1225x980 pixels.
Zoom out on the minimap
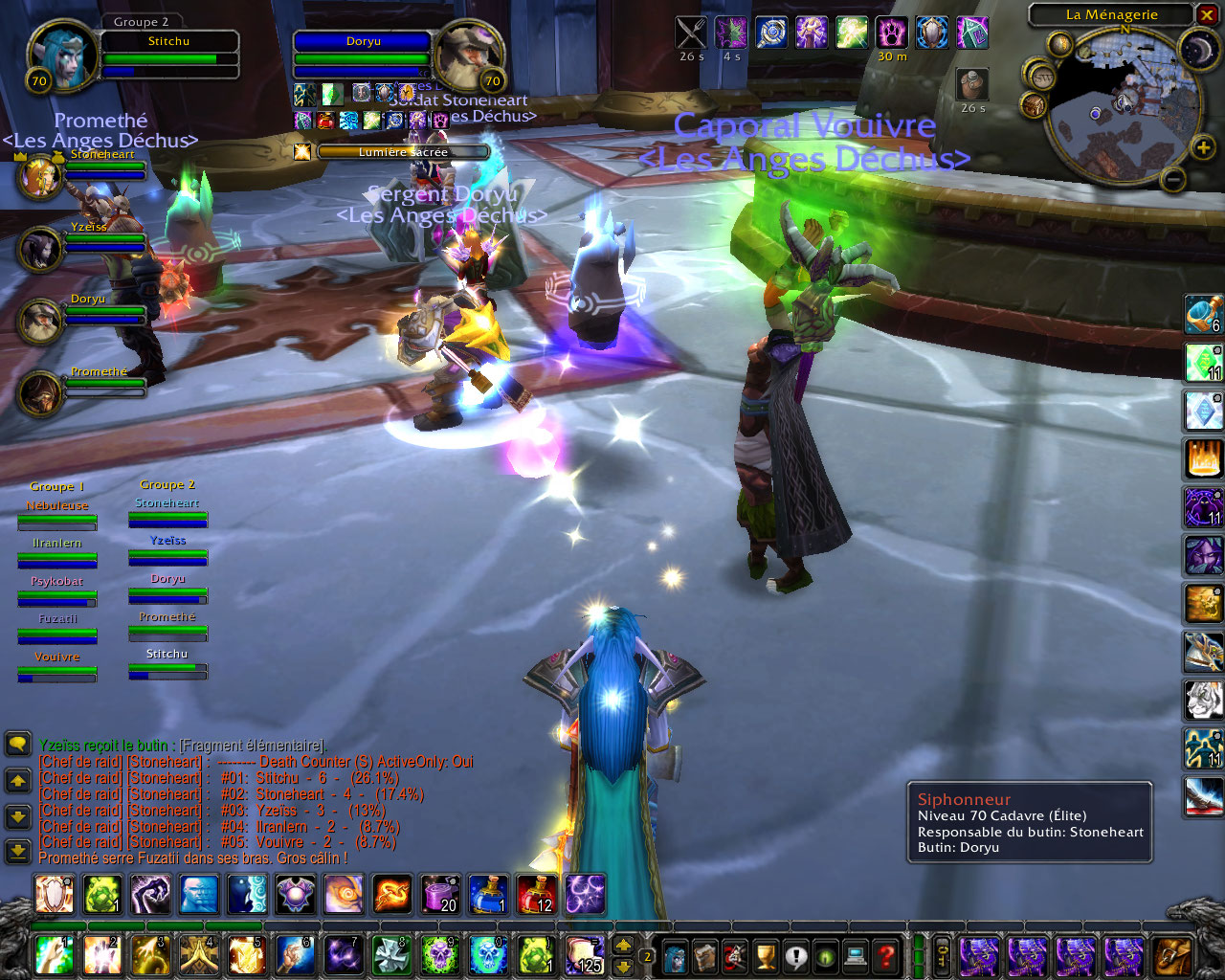(1173, 178)
